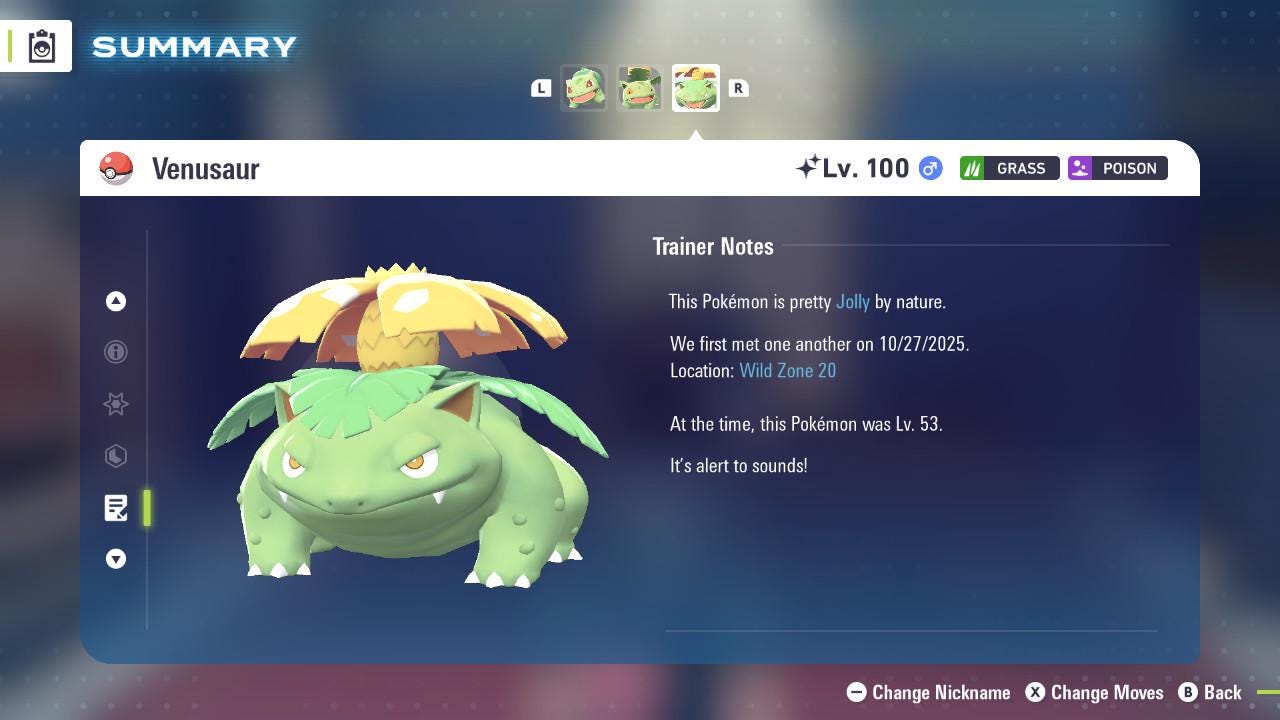Click the male gender symbol
This screenshot has width=1280, height=720.
[x=928, y=168]
